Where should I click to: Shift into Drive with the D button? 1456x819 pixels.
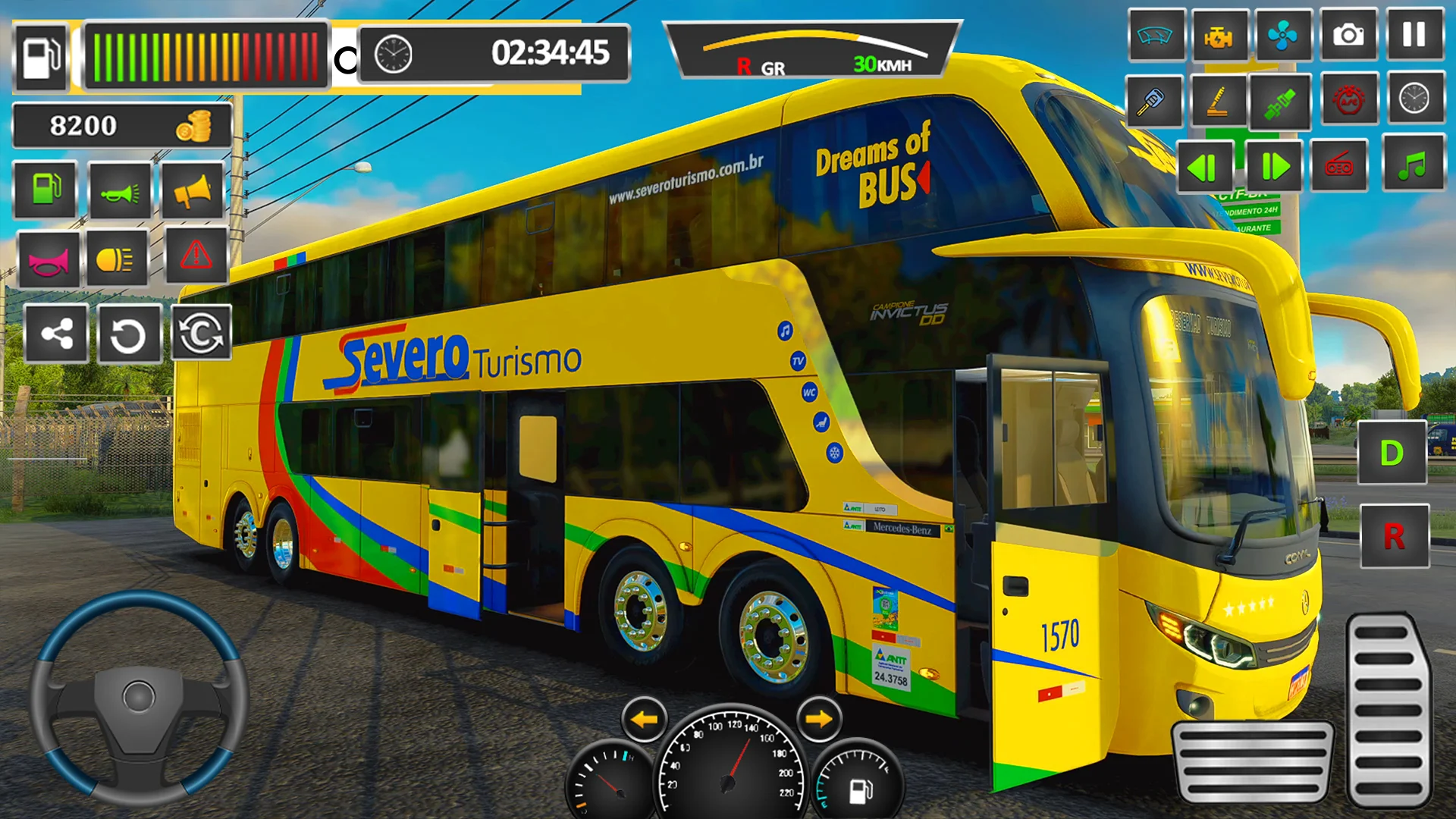click(1392, 453)
